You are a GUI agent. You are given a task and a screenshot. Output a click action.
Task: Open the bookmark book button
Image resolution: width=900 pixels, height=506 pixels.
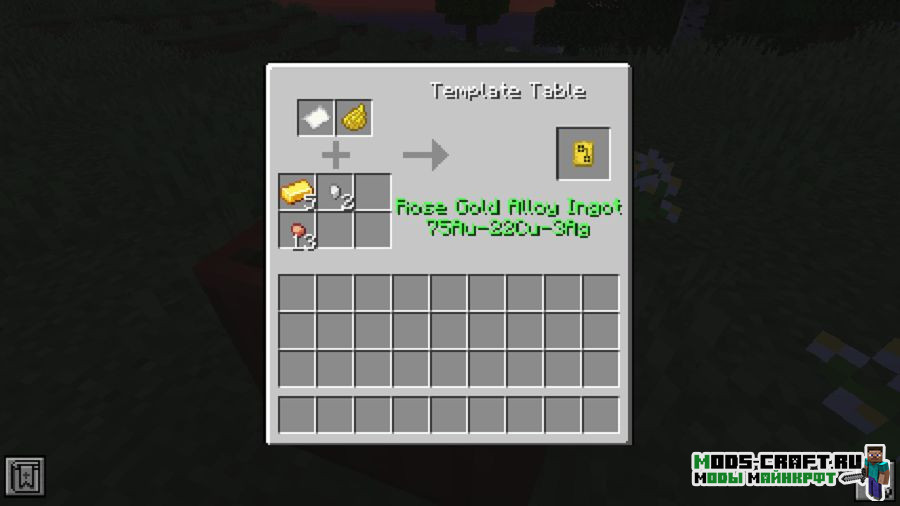[24, 477]
